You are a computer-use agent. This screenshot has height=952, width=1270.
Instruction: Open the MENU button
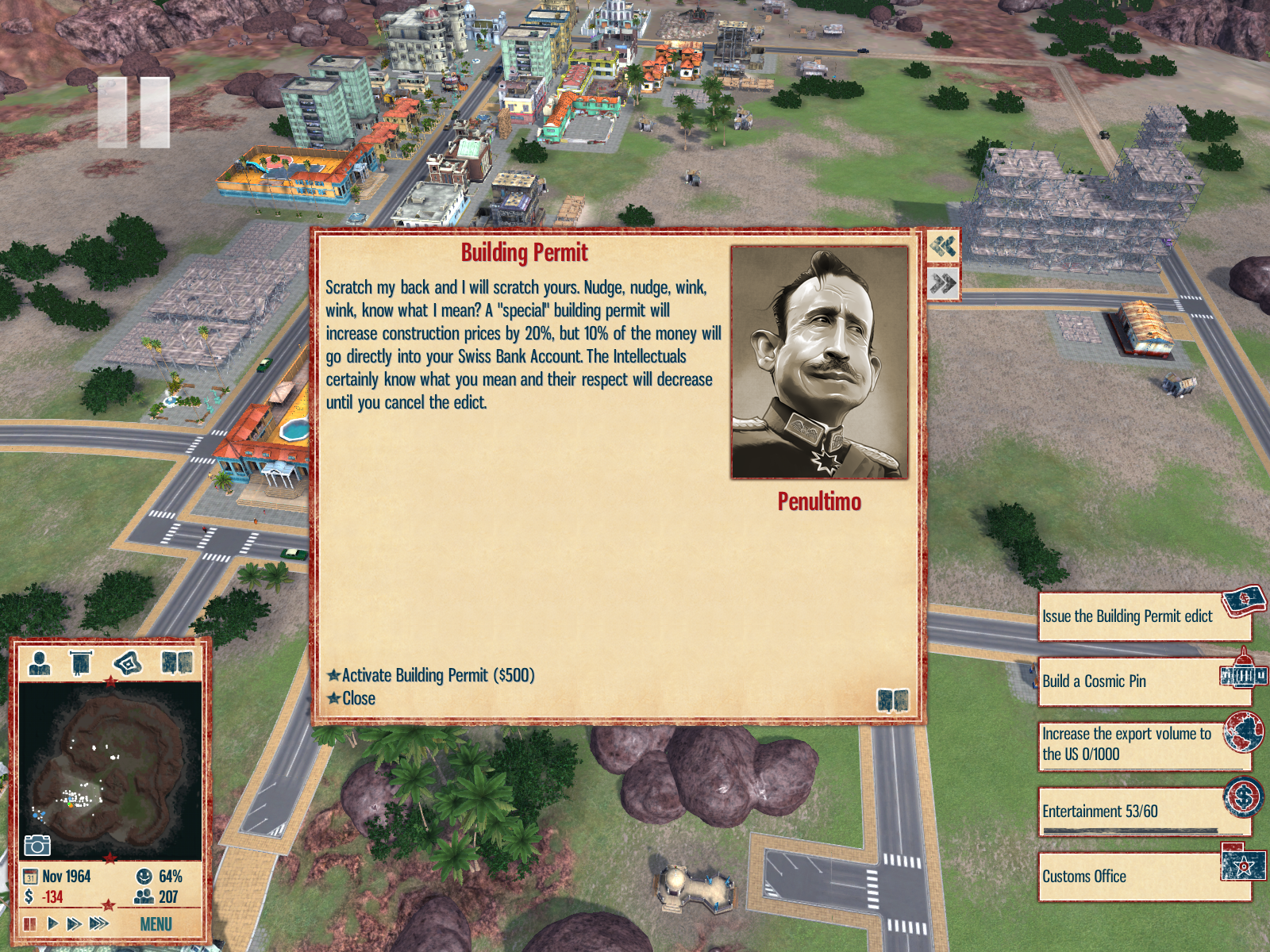click(156, 924)
